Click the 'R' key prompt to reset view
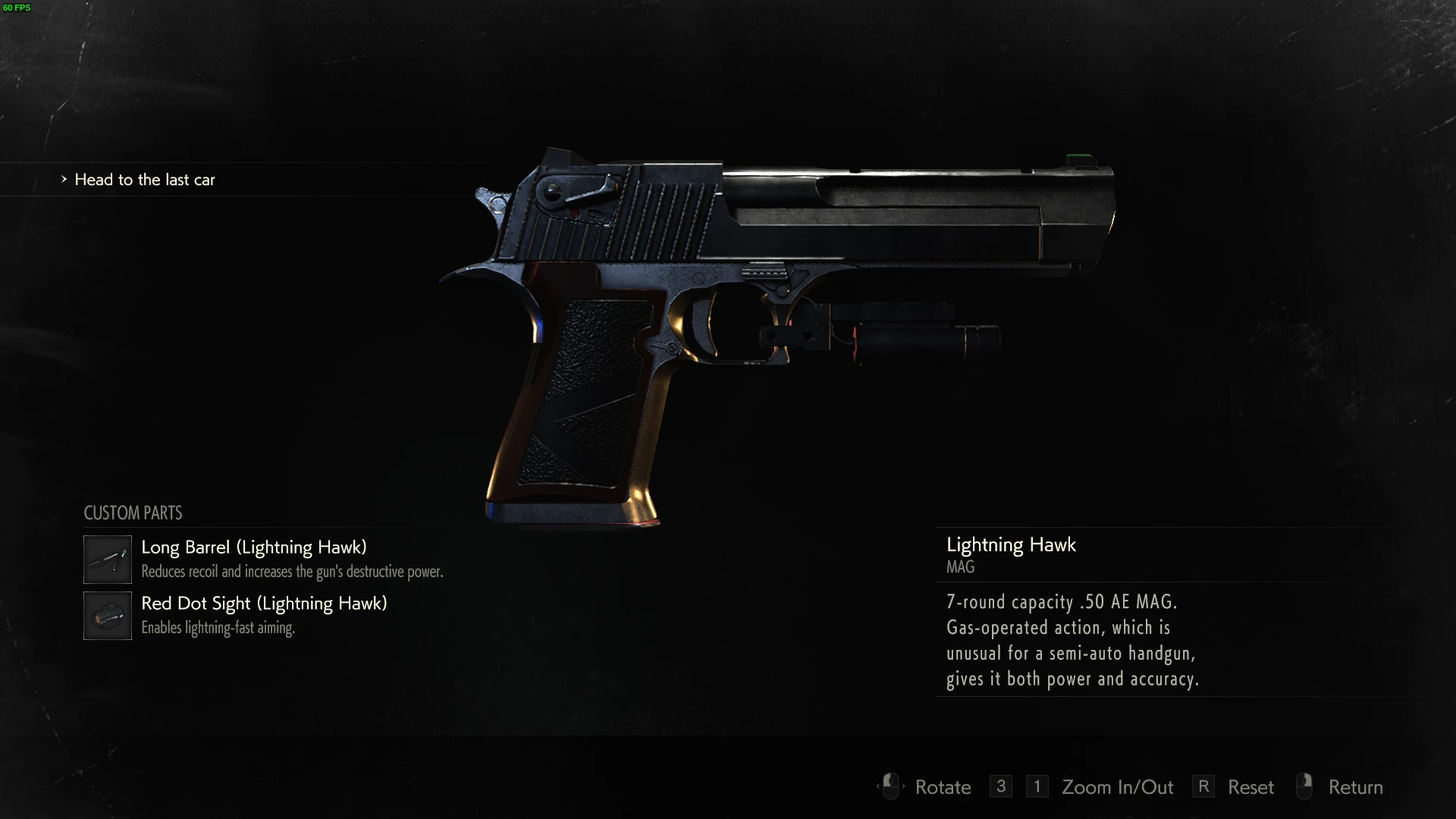 point(1204,786)
